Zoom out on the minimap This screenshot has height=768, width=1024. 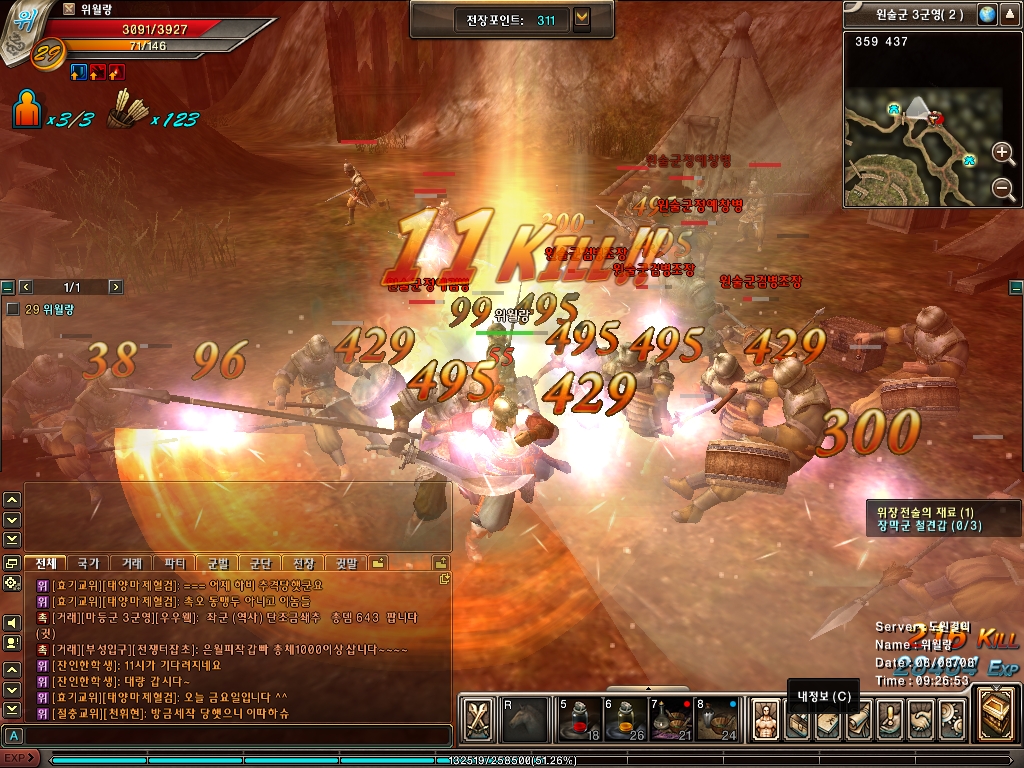(1003, 188)
